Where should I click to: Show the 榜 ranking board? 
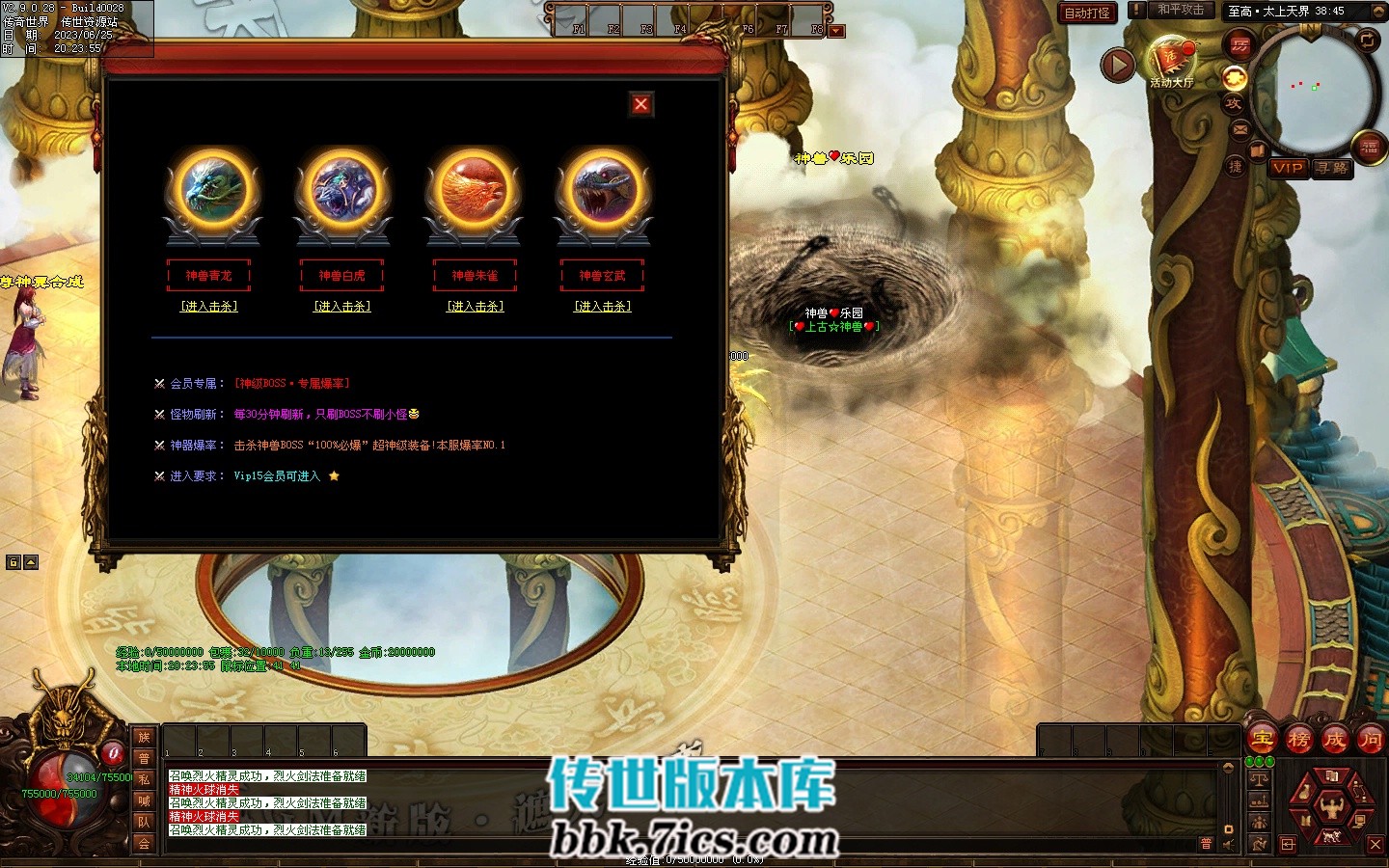1298,740
